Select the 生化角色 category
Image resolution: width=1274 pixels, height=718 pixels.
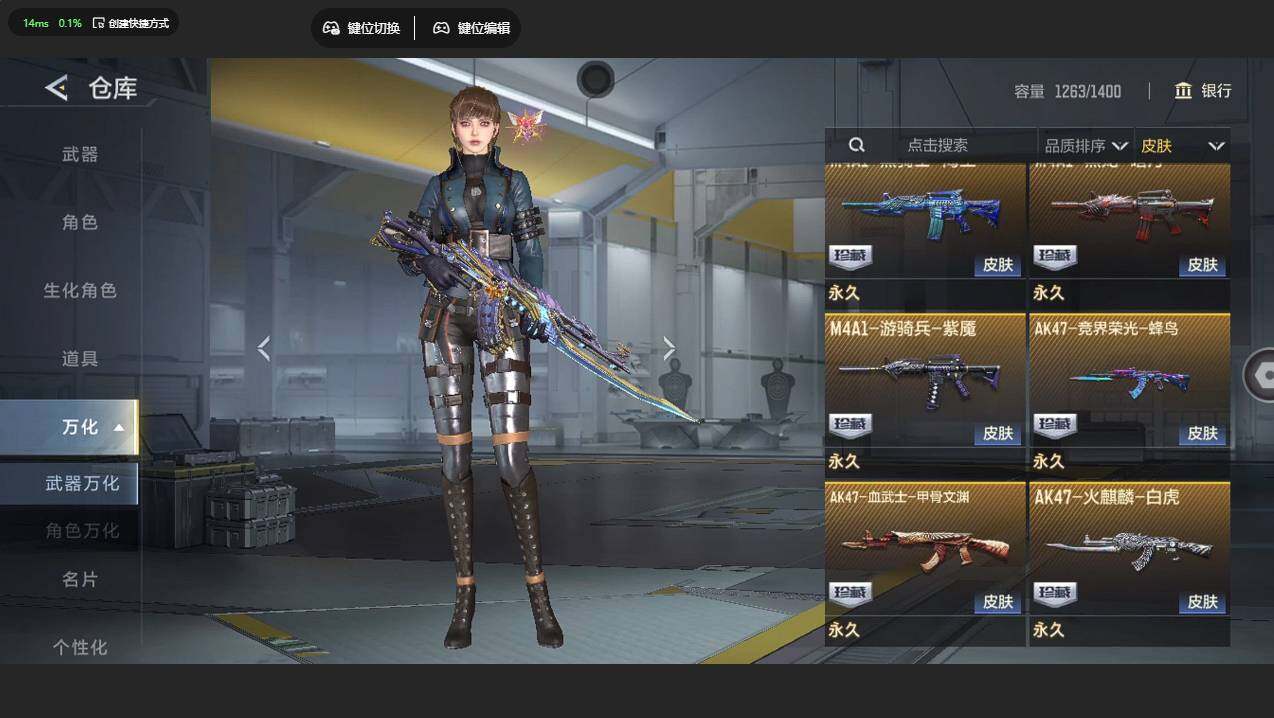(x=80, y=290)
